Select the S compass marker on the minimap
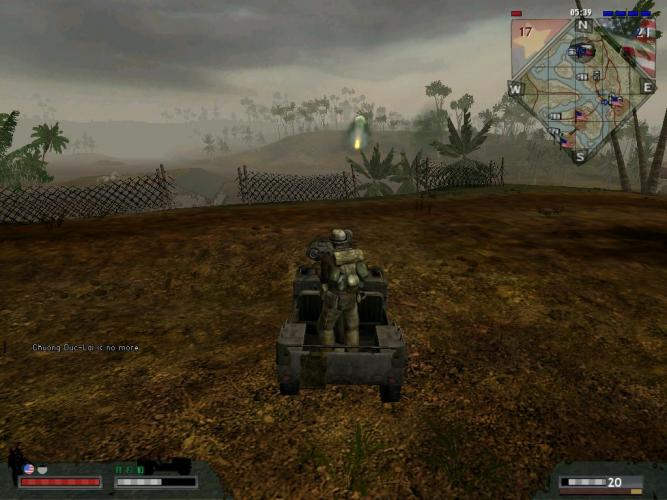The height and width of the screenshot is (500, 667). (580, 156)
